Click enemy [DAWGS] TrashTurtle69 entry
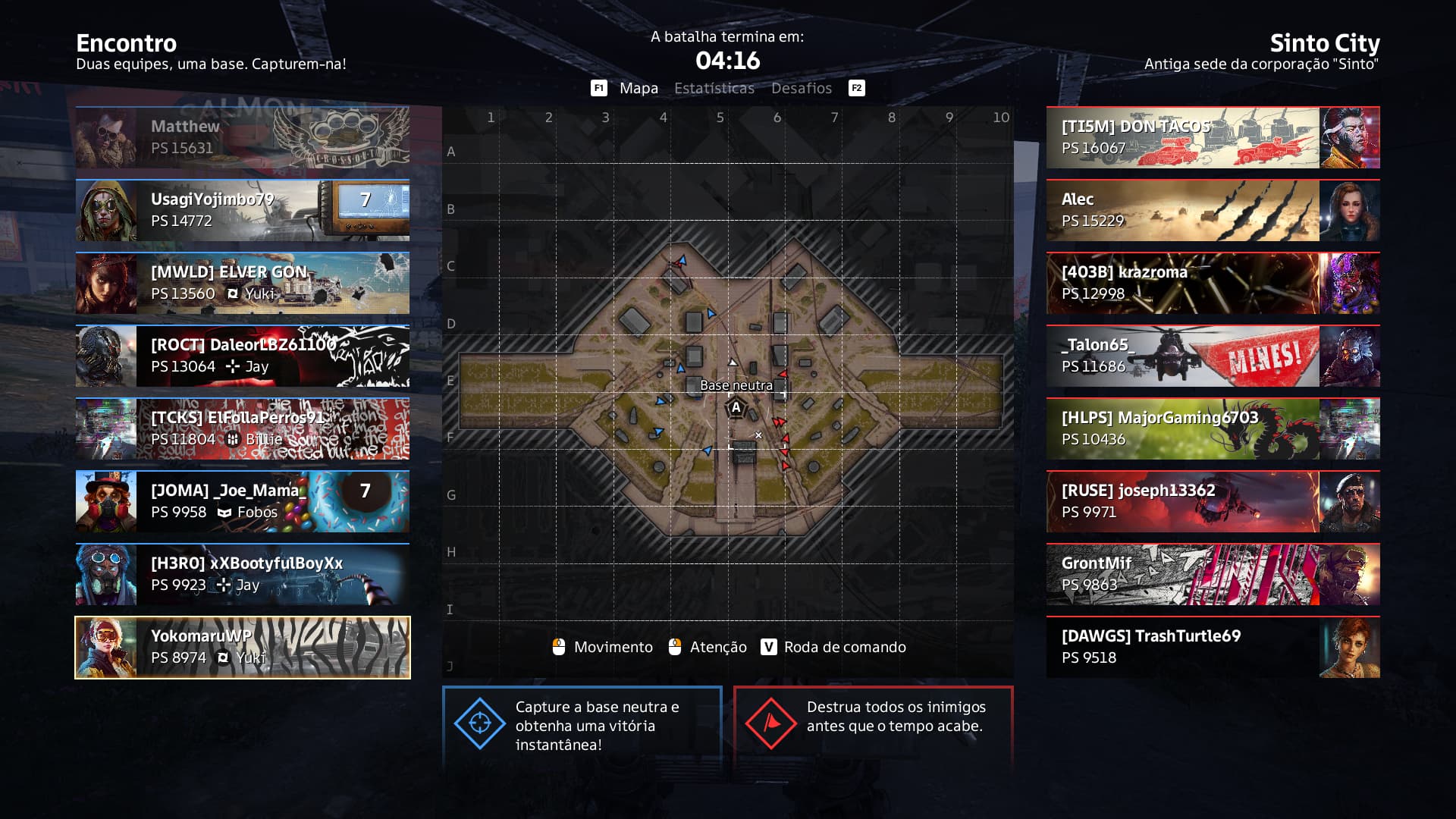The height and width of the screenshot is (819, 1456). click(1213, 647)
